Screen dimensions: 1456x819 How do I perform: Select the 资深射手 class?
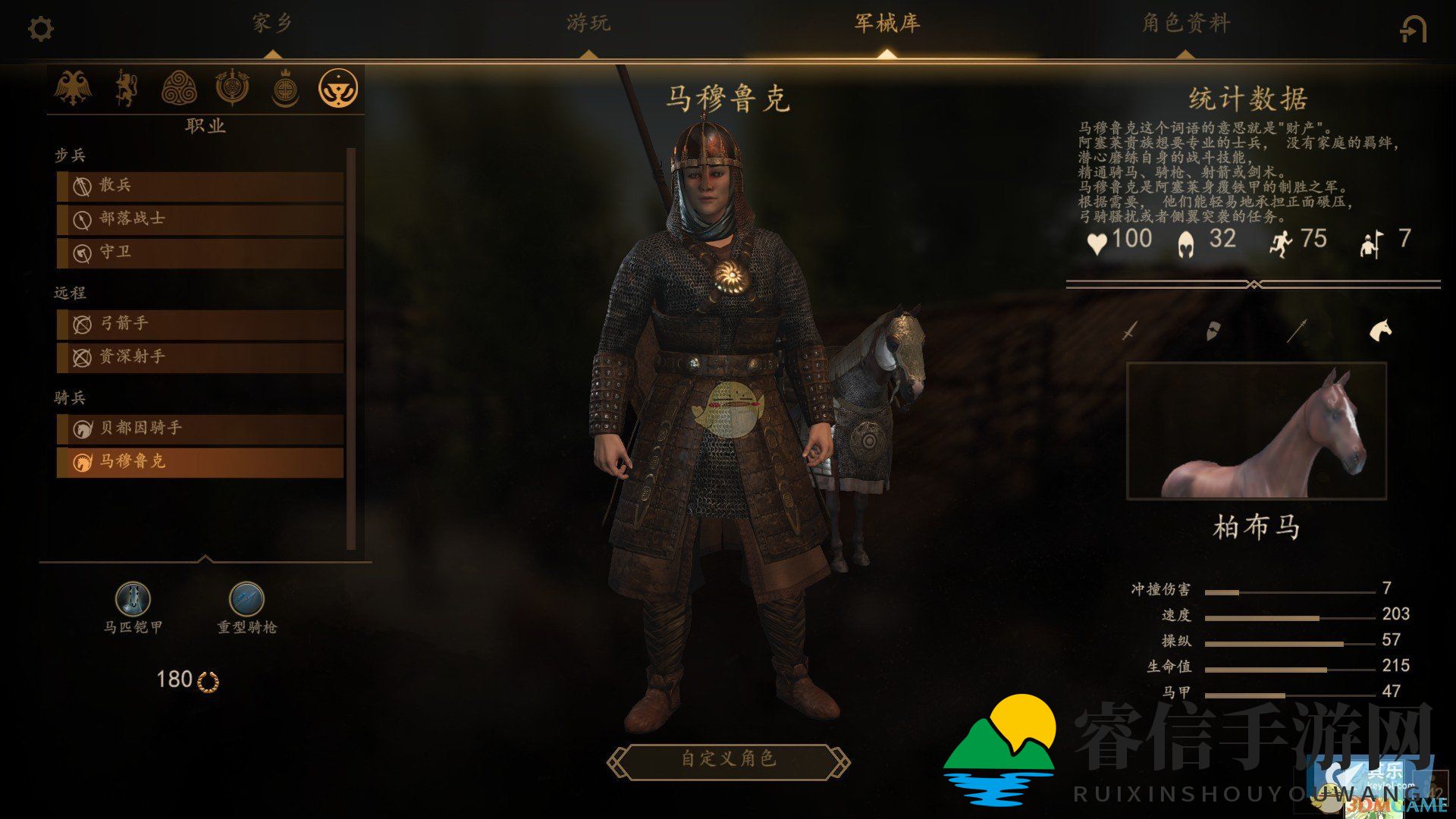(200, 357)
